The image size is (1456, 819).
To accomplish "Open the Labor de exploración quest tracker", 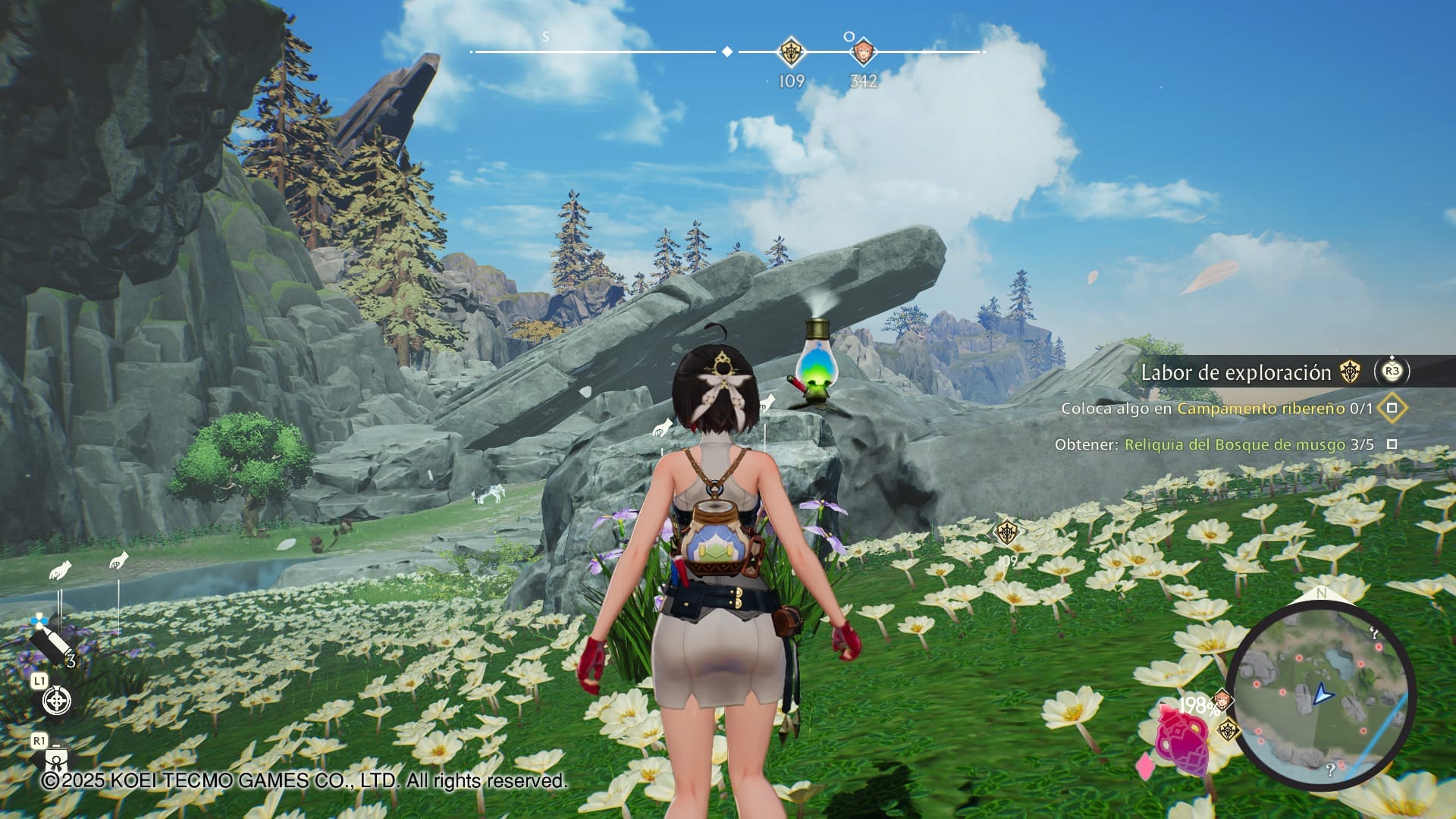I will tap(1235, 372).
